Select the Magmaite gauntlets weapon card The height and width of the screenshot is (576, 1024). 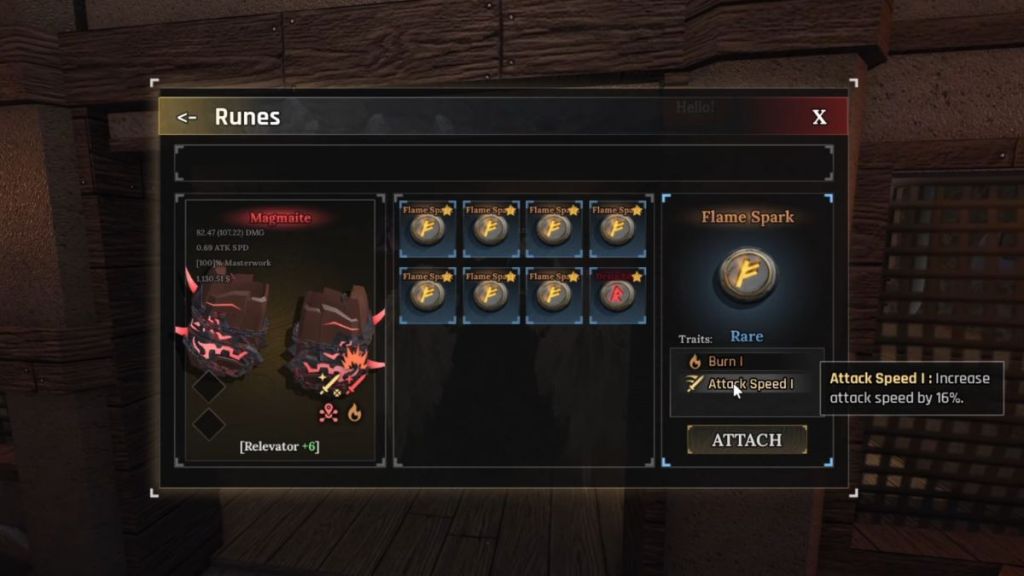pos(280,330)
